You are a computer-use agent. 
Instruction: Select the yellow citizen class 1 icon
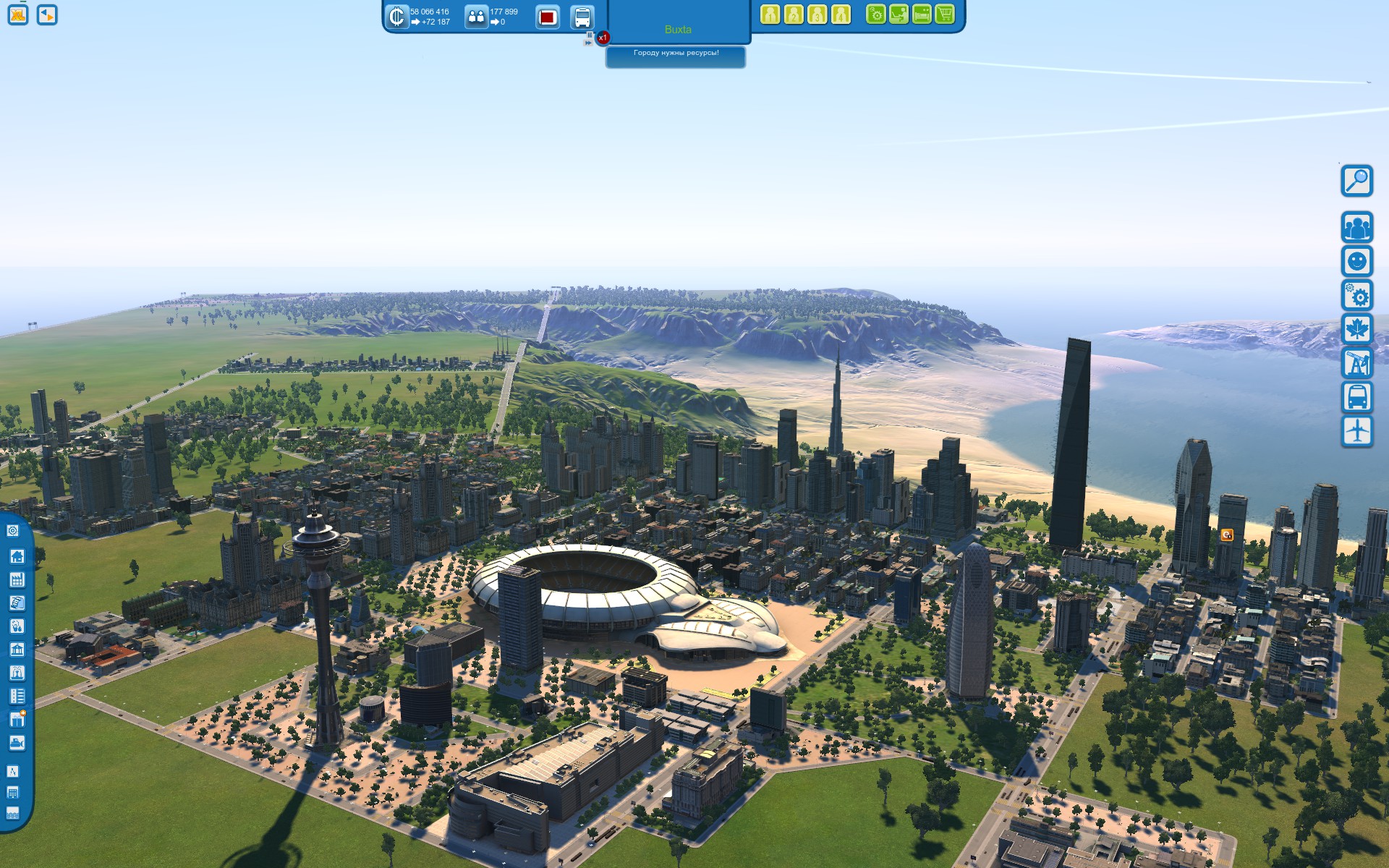pos(770,14)
